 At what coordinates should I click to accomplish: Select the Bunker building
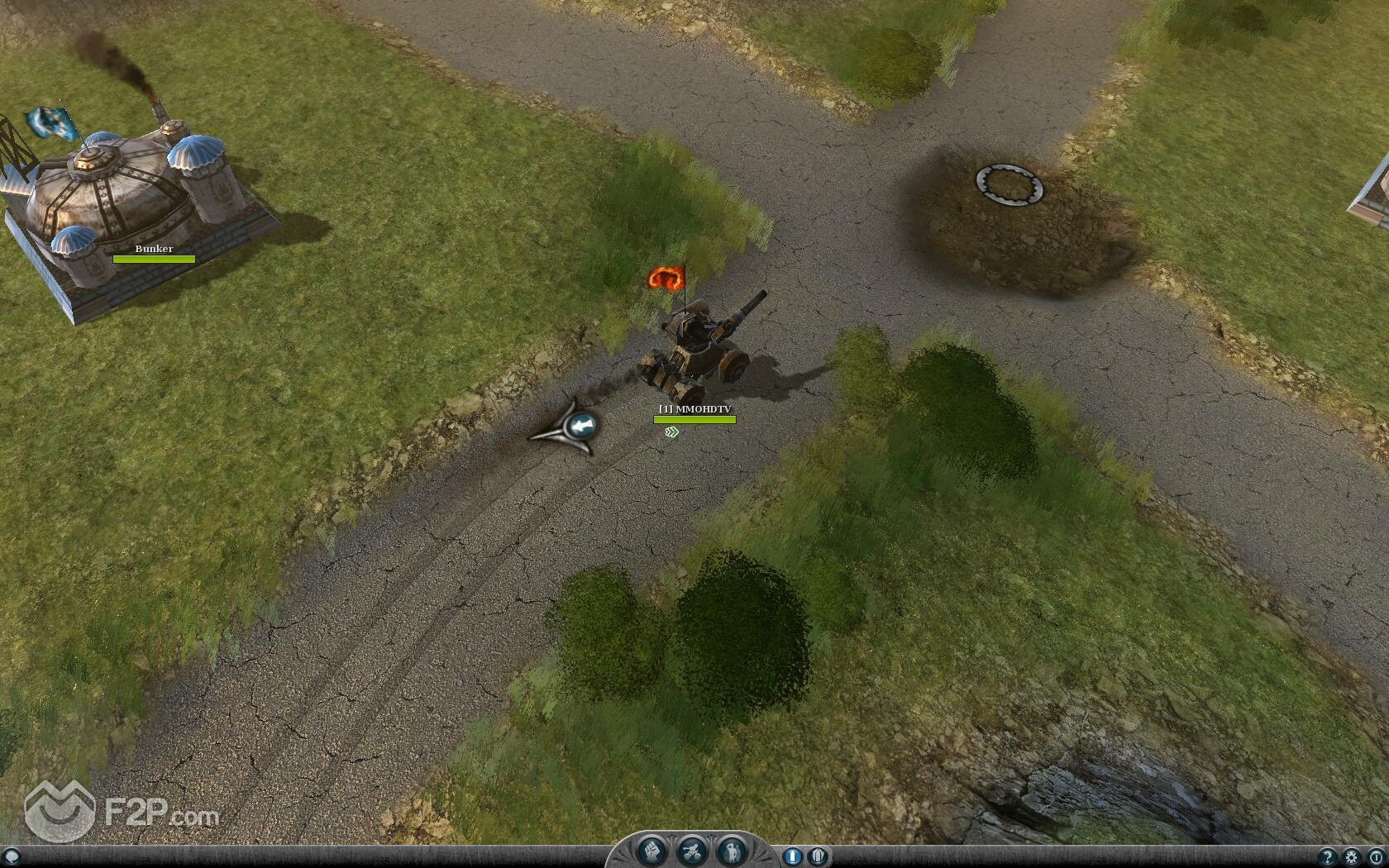click(x=132, y=207)
